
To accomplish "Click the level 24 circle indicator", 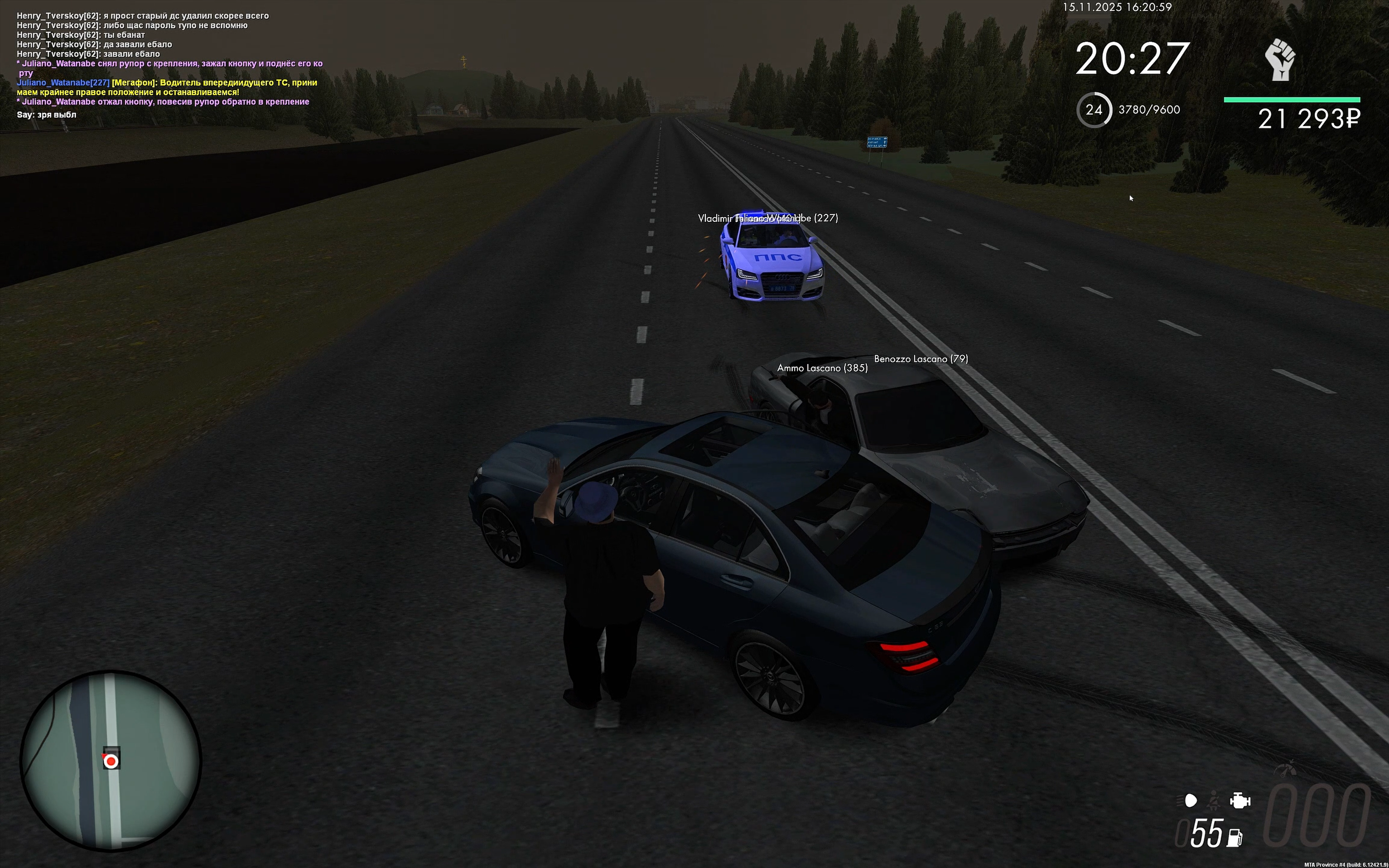I will coord(1093,110).
